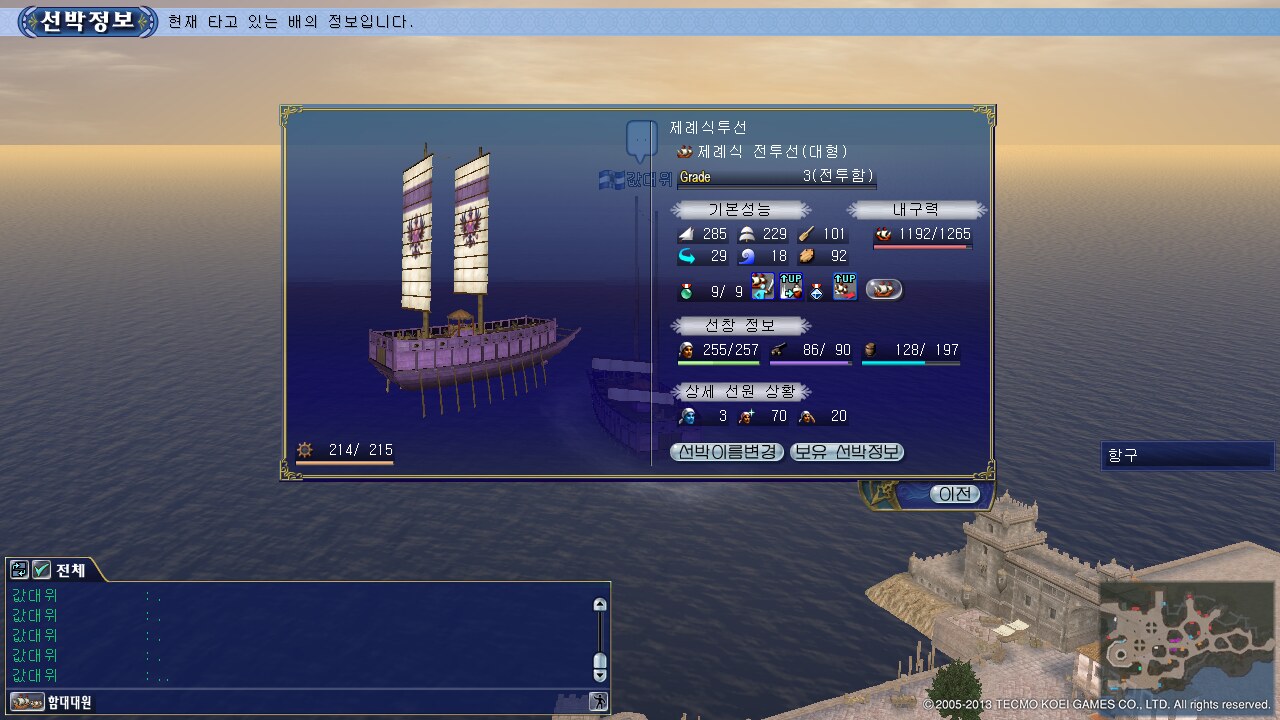Select the UP potion boost skill icon
This screenshot has width=1280, height=720.
791,287
